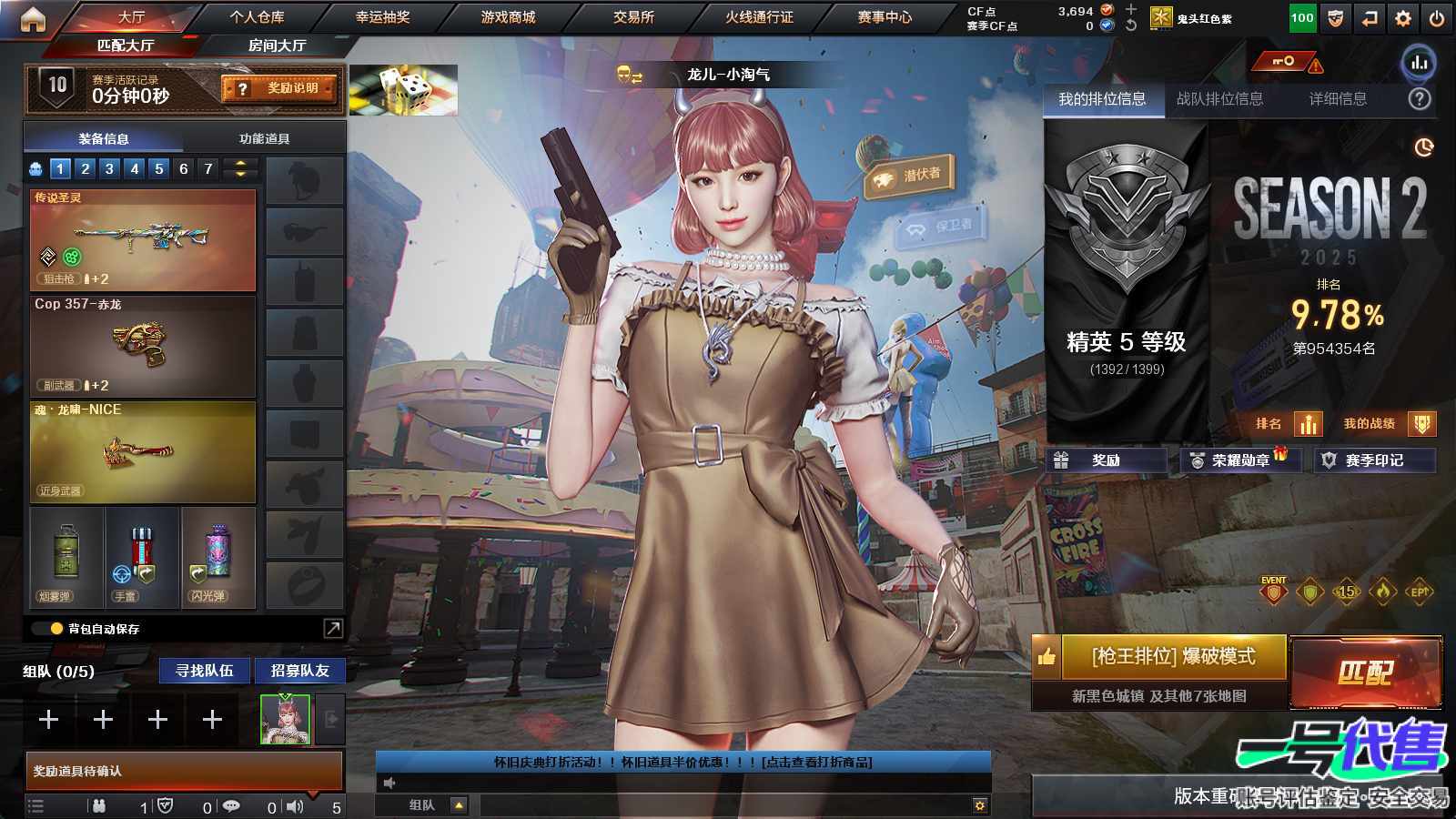Select equipment loadout preset 2
Viewport: 1456px width, 819px height.
tap(85, 168)
